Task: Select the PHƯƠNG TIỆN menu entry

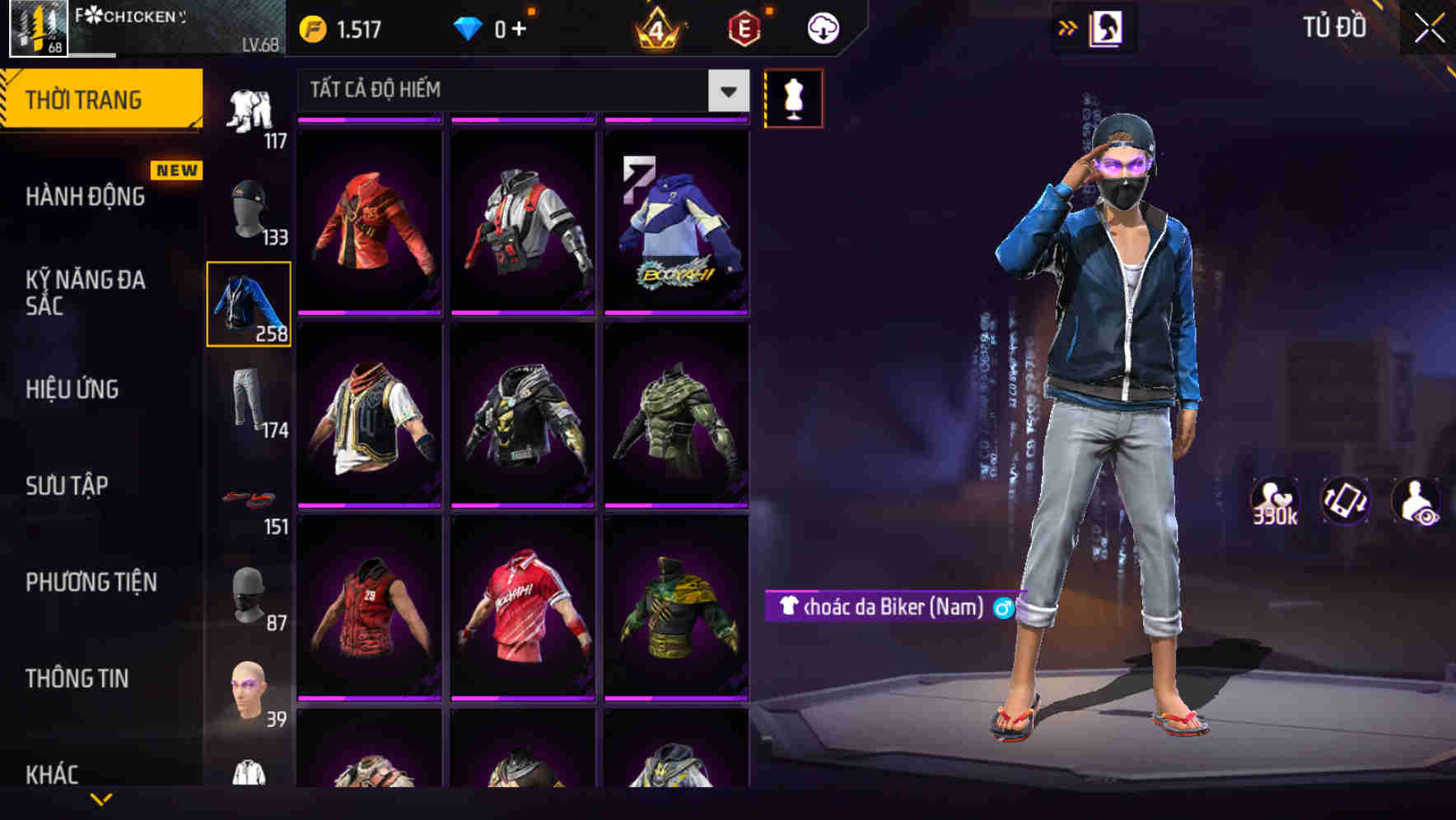Action: pos(91,582)
